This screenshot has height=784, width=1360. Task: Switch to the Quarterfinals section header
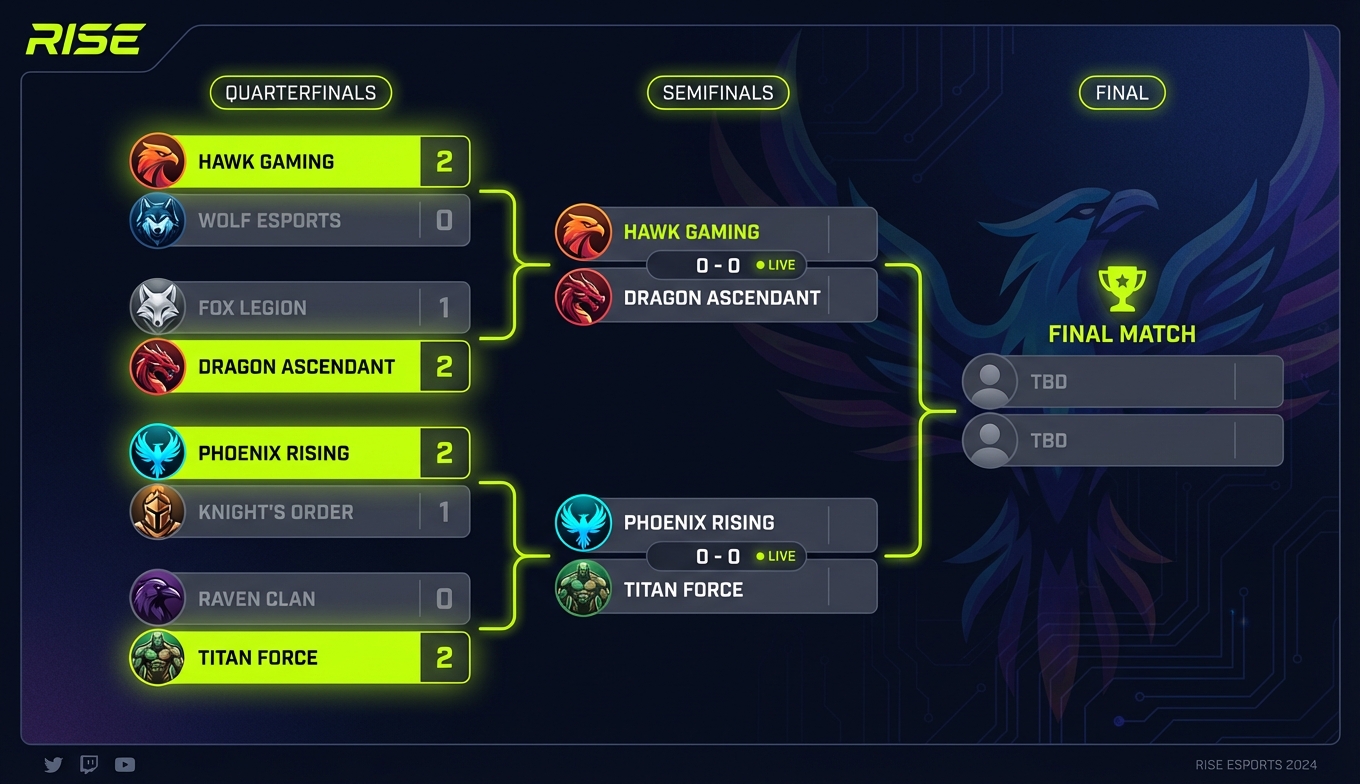pyautogui.click(x=300, y=92)
